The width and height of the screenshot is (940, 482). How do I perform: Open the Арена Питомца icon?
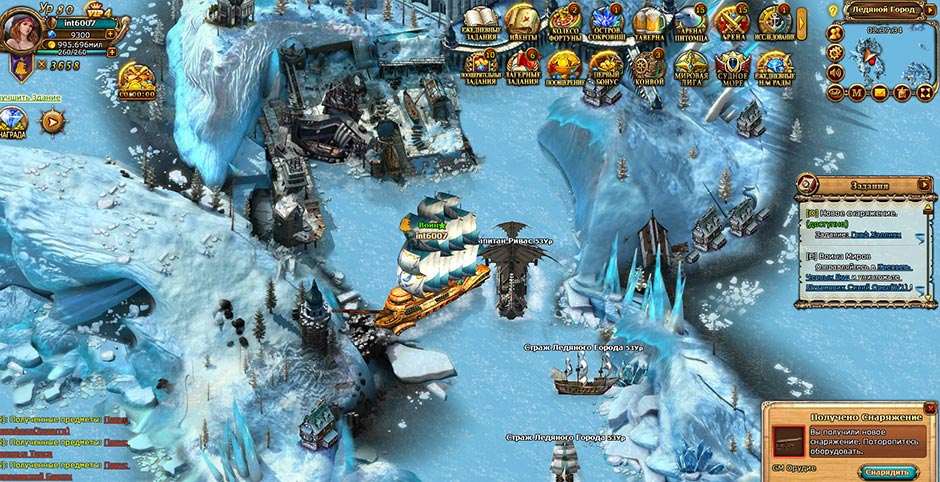pos(691,21)
